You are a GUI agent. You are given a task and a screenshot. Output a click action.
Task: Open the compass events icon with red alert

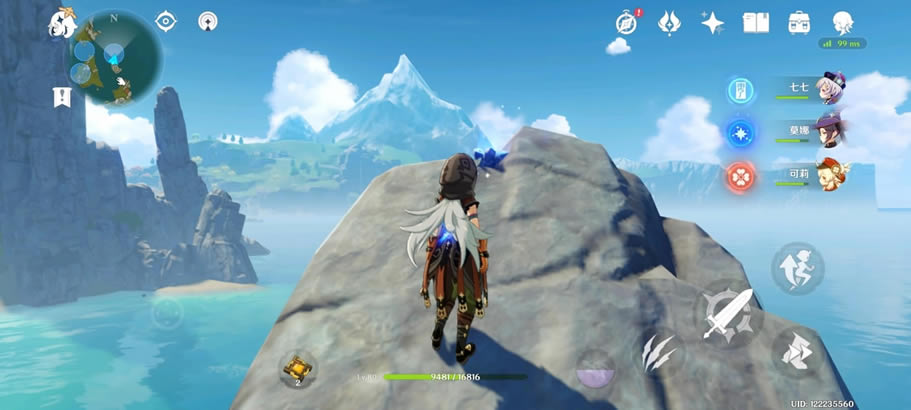626,22
